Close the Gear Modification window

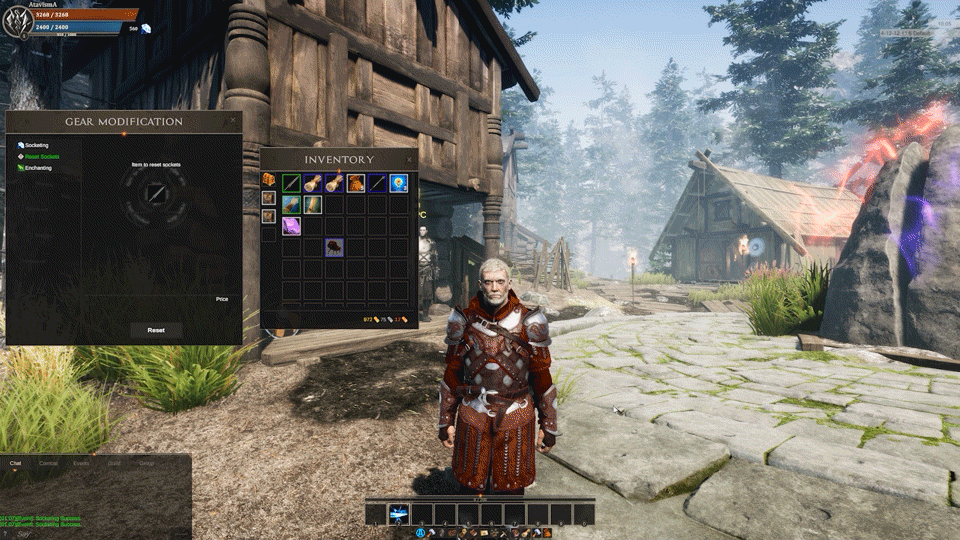tap(233, 121)
